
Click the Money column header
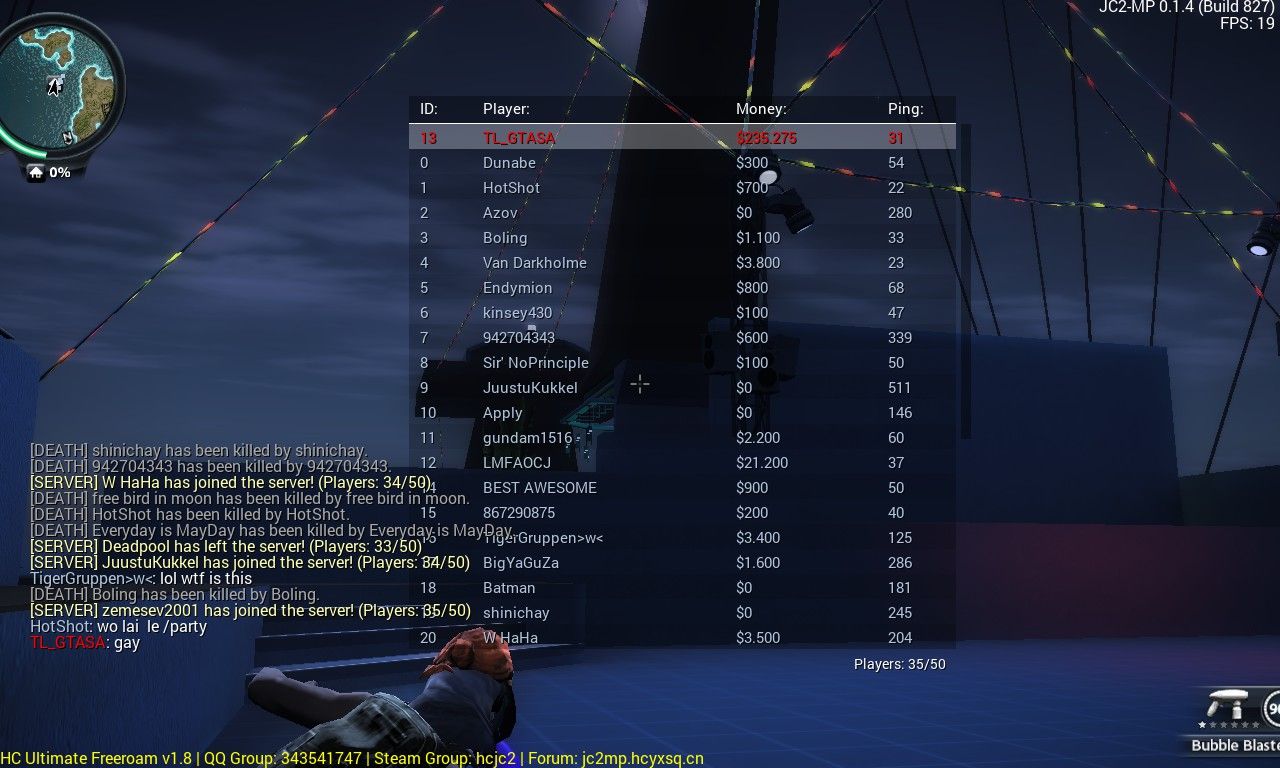pyautogui.click(x=761, y=109)
